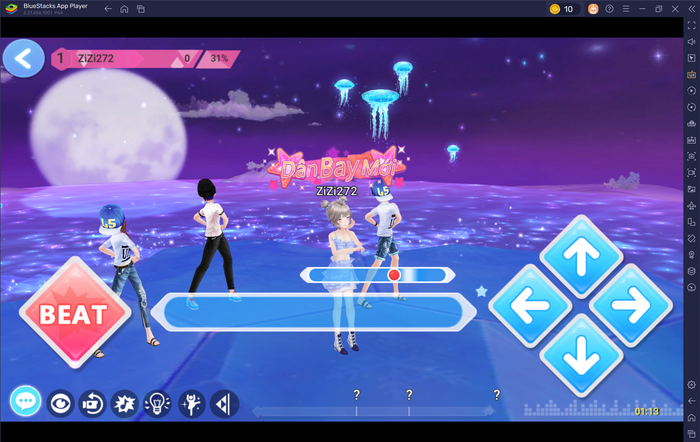Collapse the bottom icon bar
Screen dimensions: 700x442
pyautogui.click(x=224, y=403)
